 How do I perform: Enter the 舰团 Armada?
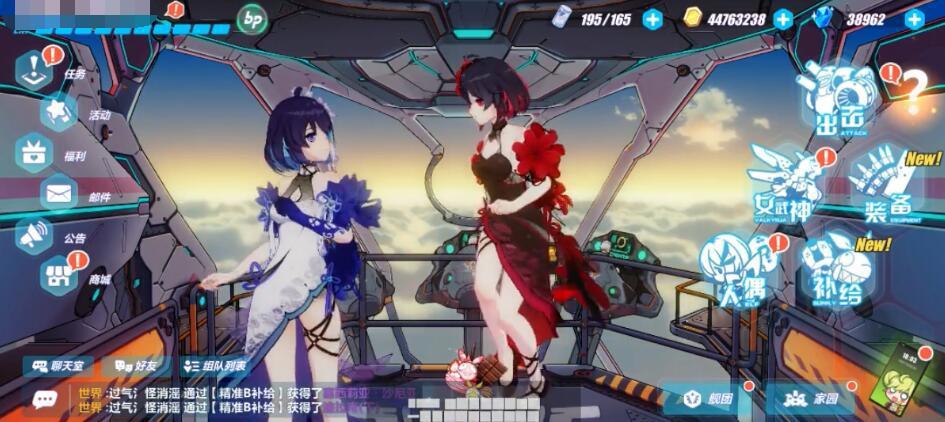pyautogui.click(x=708, y=399)
